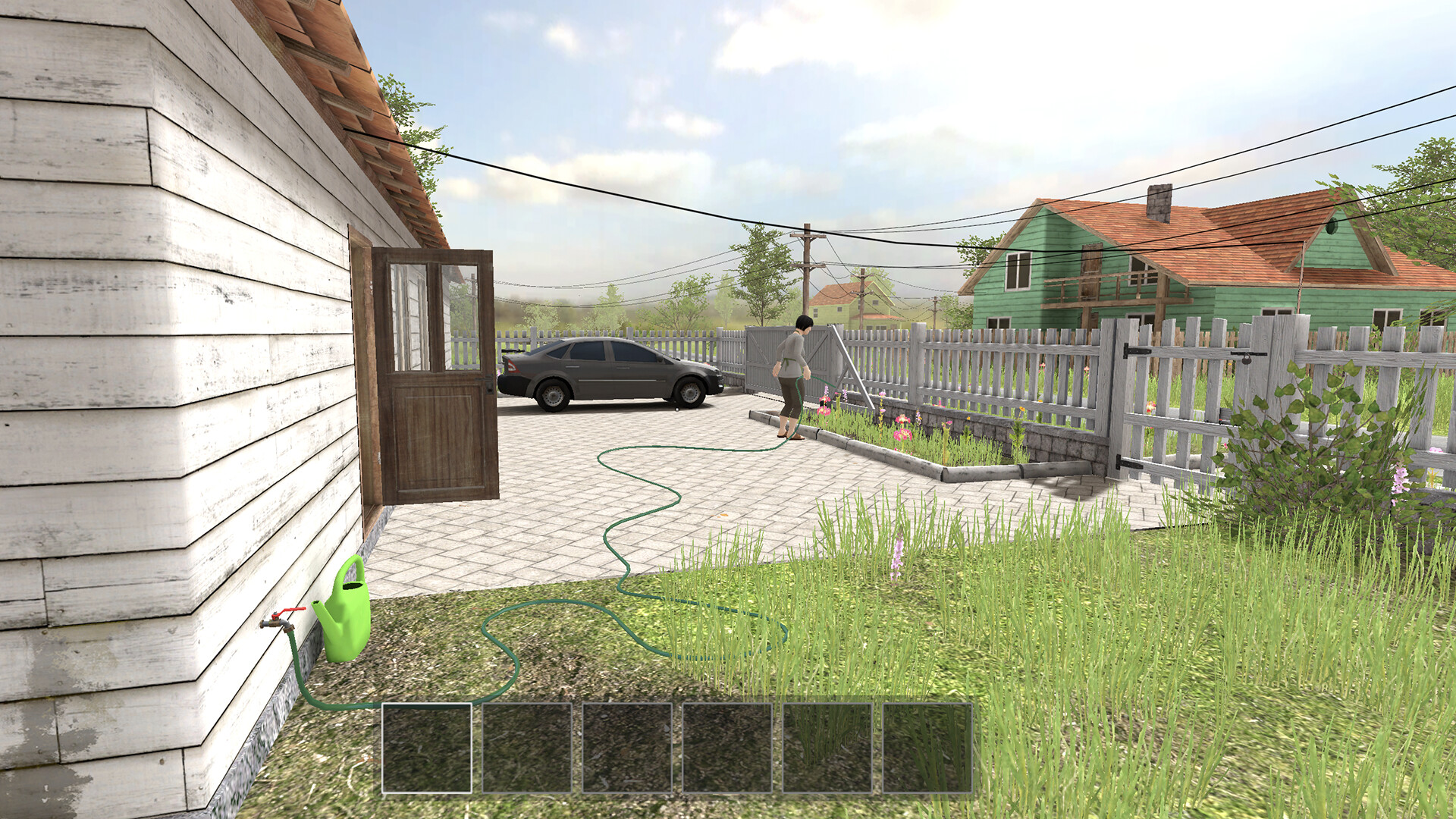Click the hose end the woman holds
1456x819 pixels.
pyautogui.click(x=808, y=377)
